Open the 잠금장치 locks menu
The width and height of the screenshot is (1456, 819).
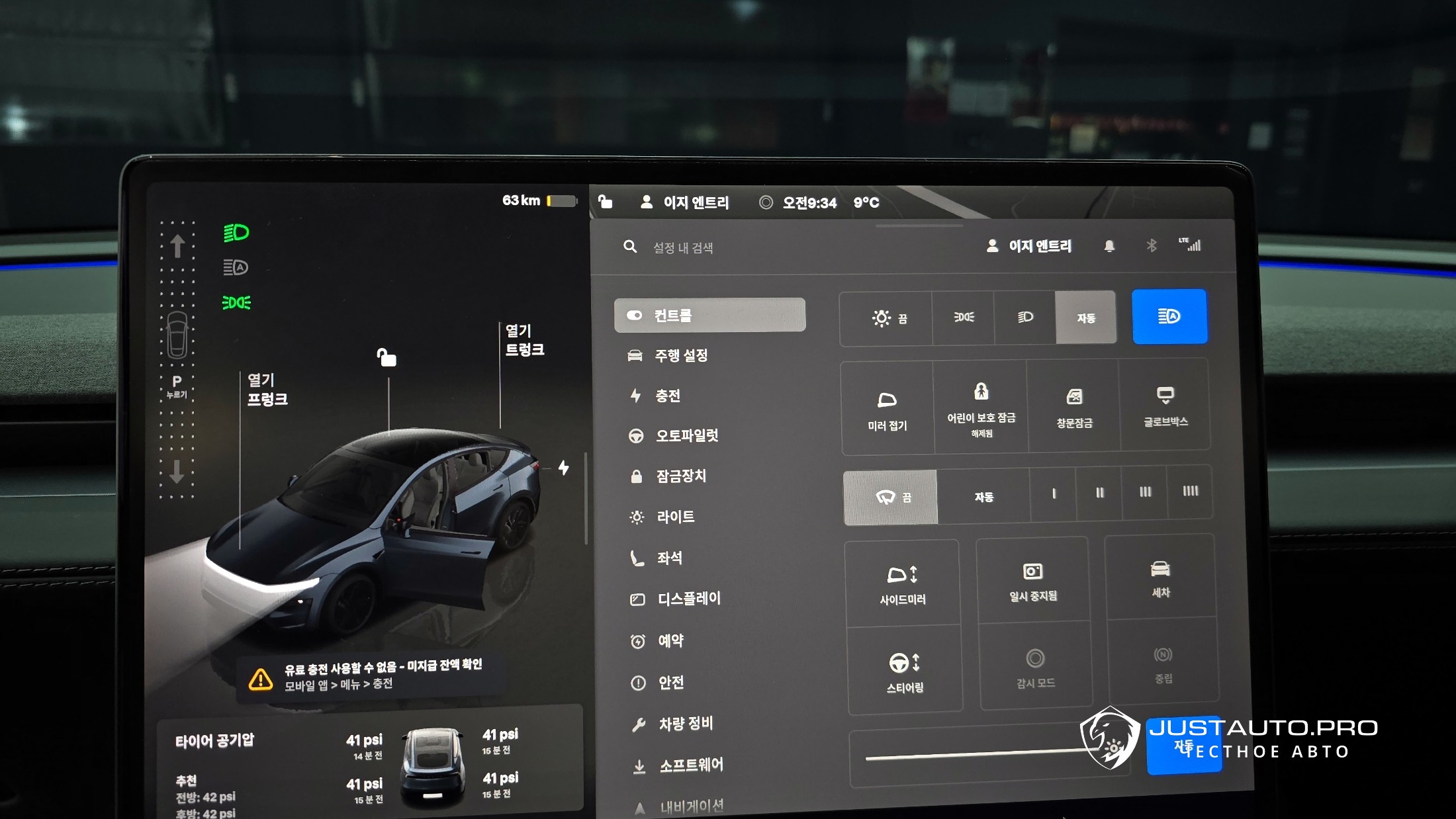(x=680, y=476)
